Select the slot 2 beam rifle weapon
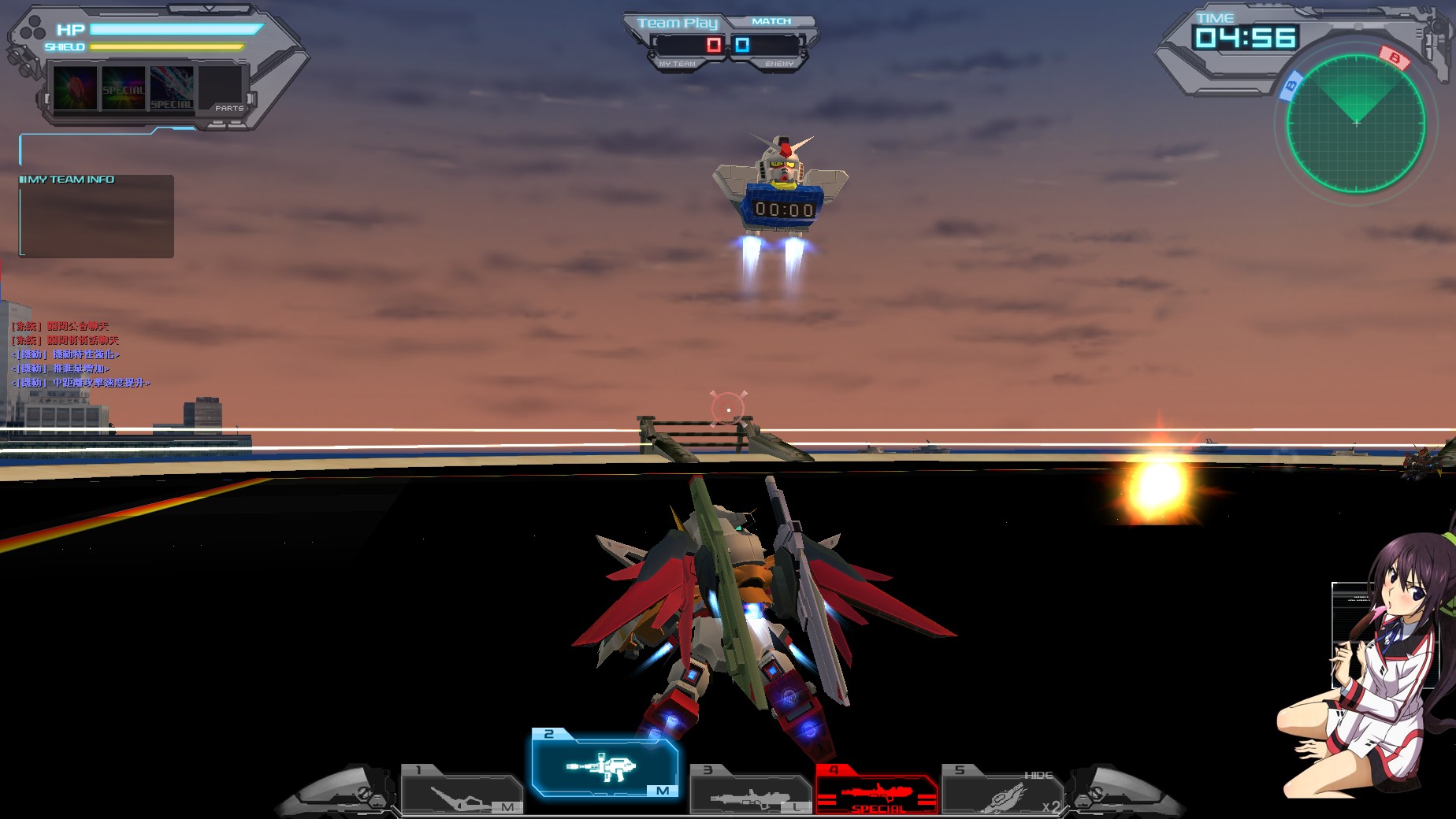This screenshot has height=819, width=1456. (607, 764)
